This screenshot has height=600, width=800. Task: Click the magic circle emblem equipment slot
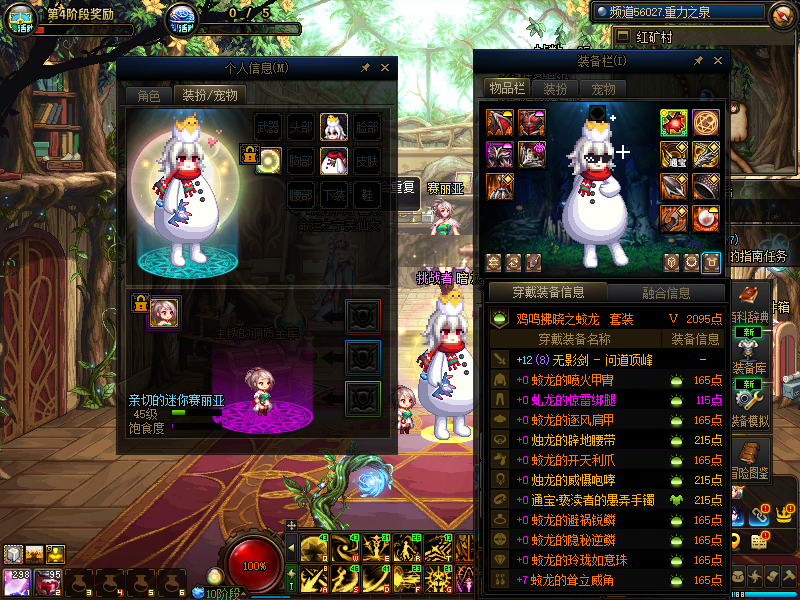tap(706, 123)
